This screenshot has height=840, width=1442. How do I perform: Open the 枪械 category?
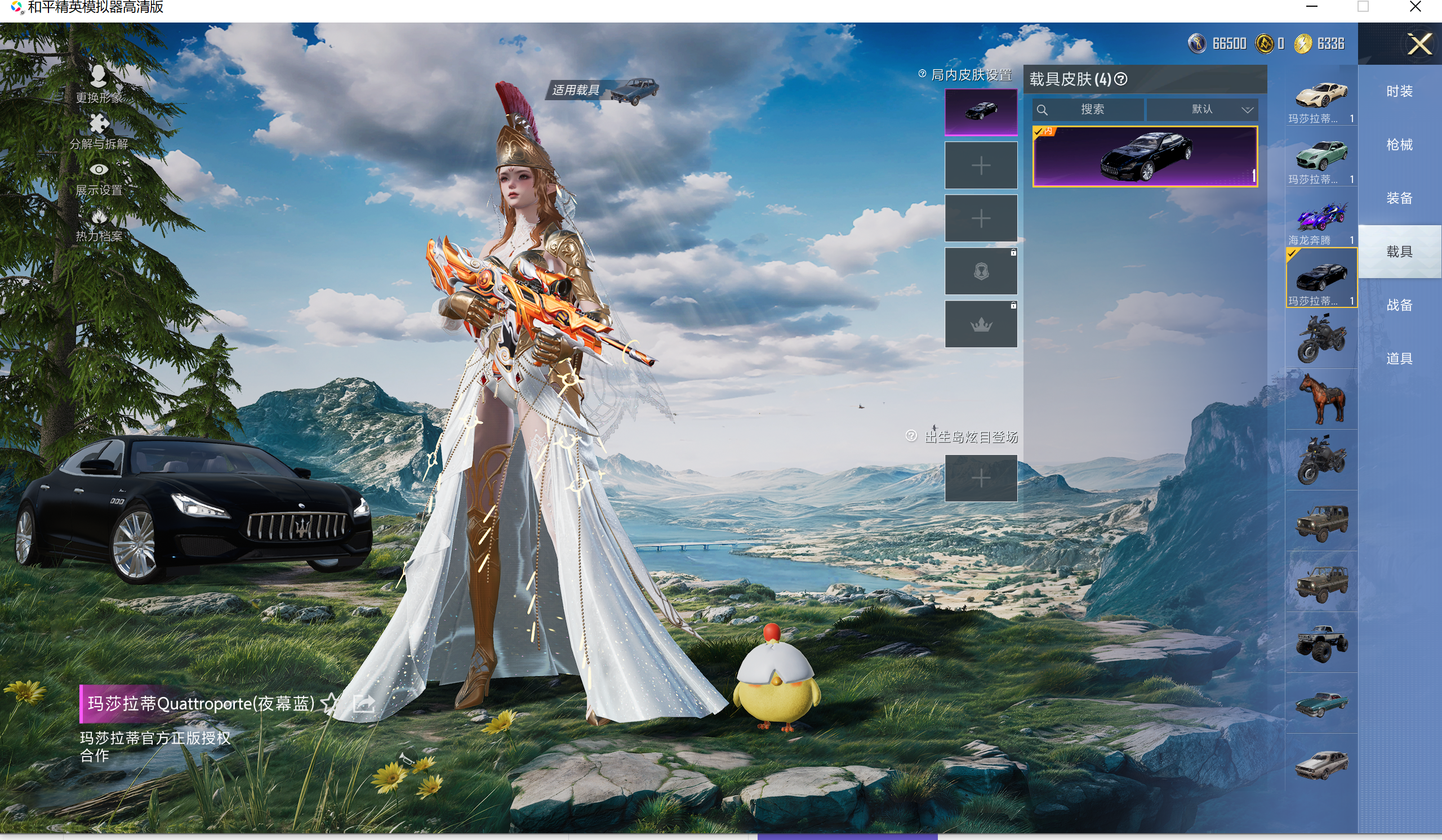[x=1399, y=145]
